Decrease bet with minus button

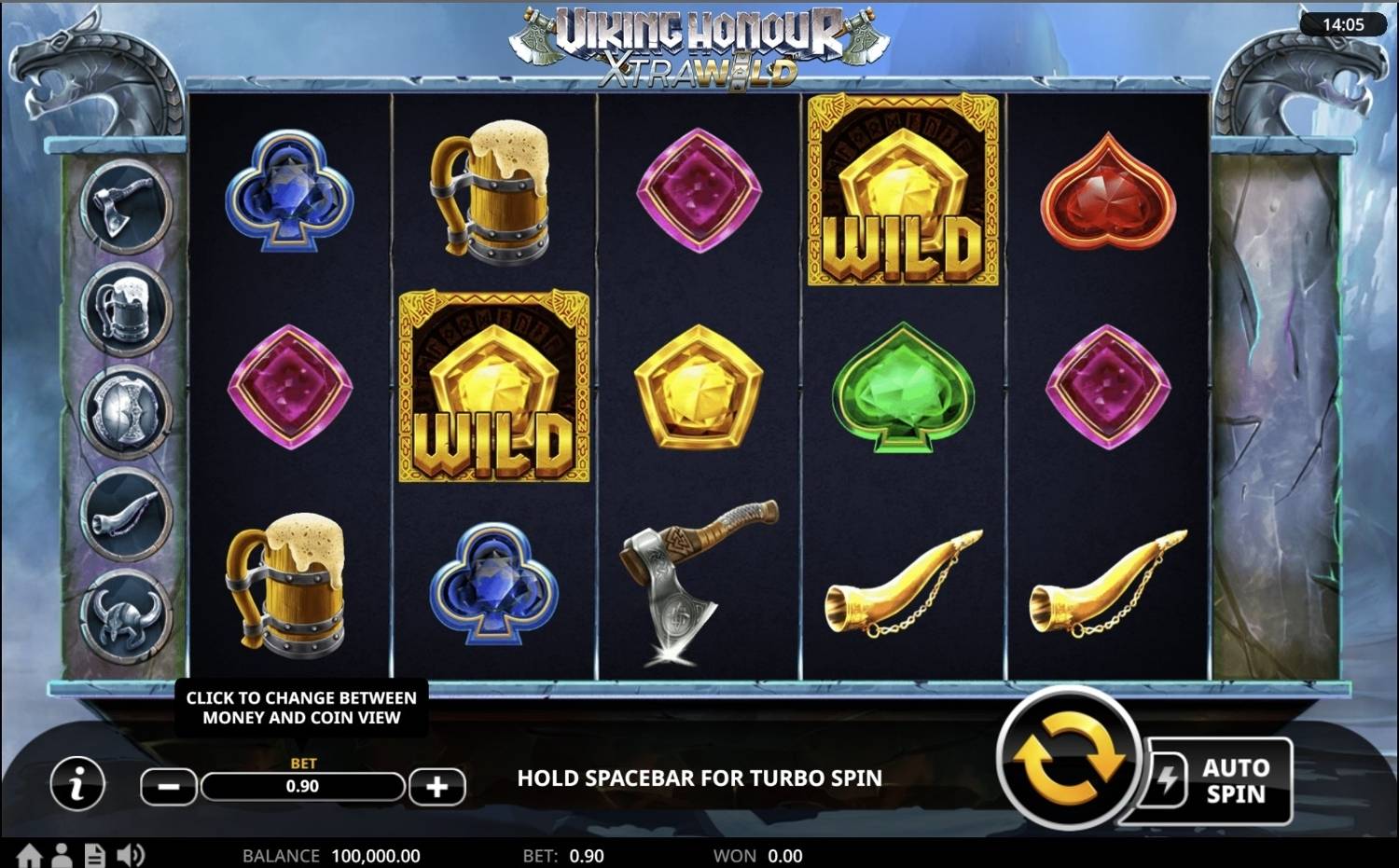(169, 786)
